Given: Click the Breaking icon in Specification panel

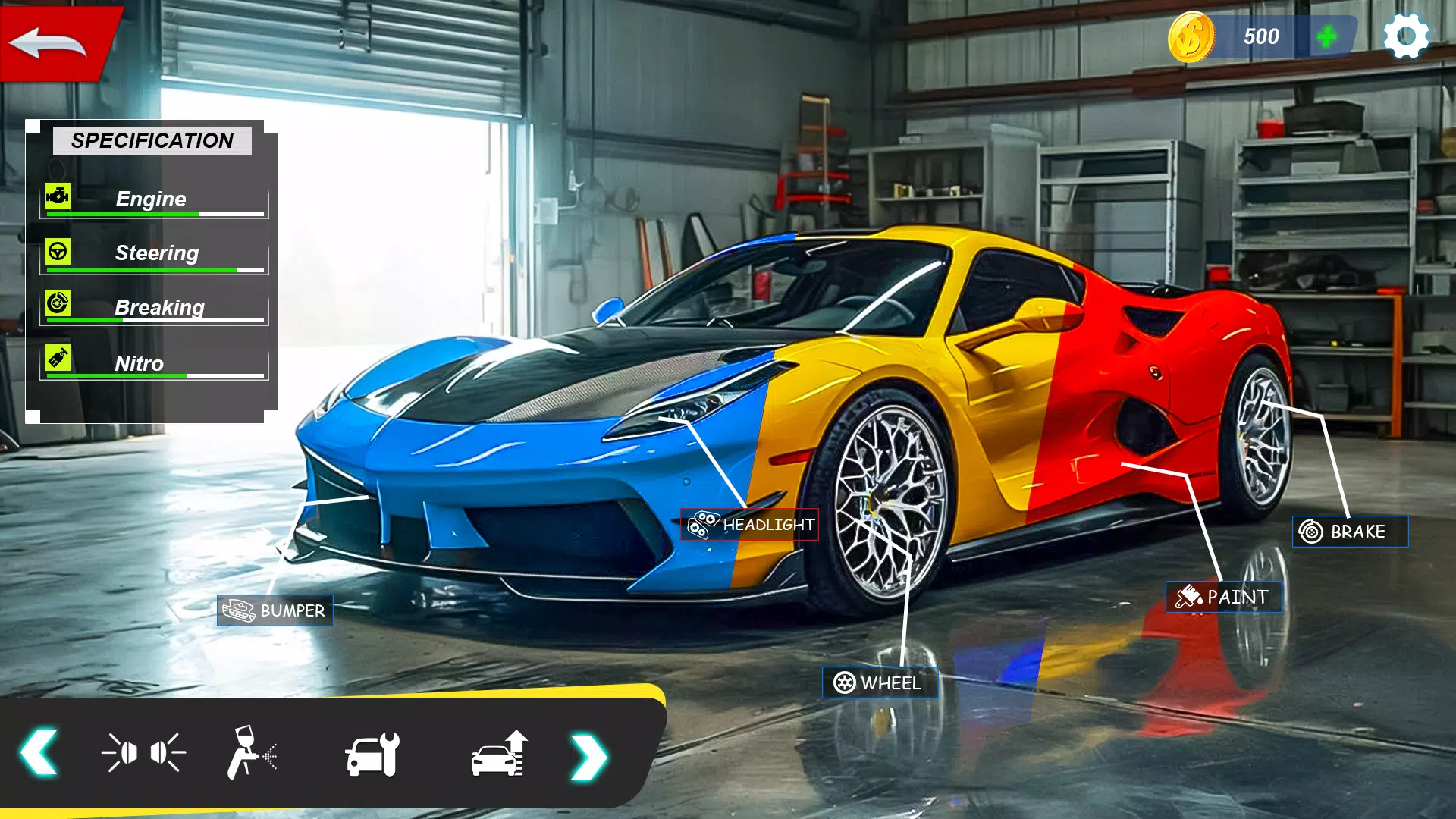Looking at the screenshot, I should tap(57, 305).
